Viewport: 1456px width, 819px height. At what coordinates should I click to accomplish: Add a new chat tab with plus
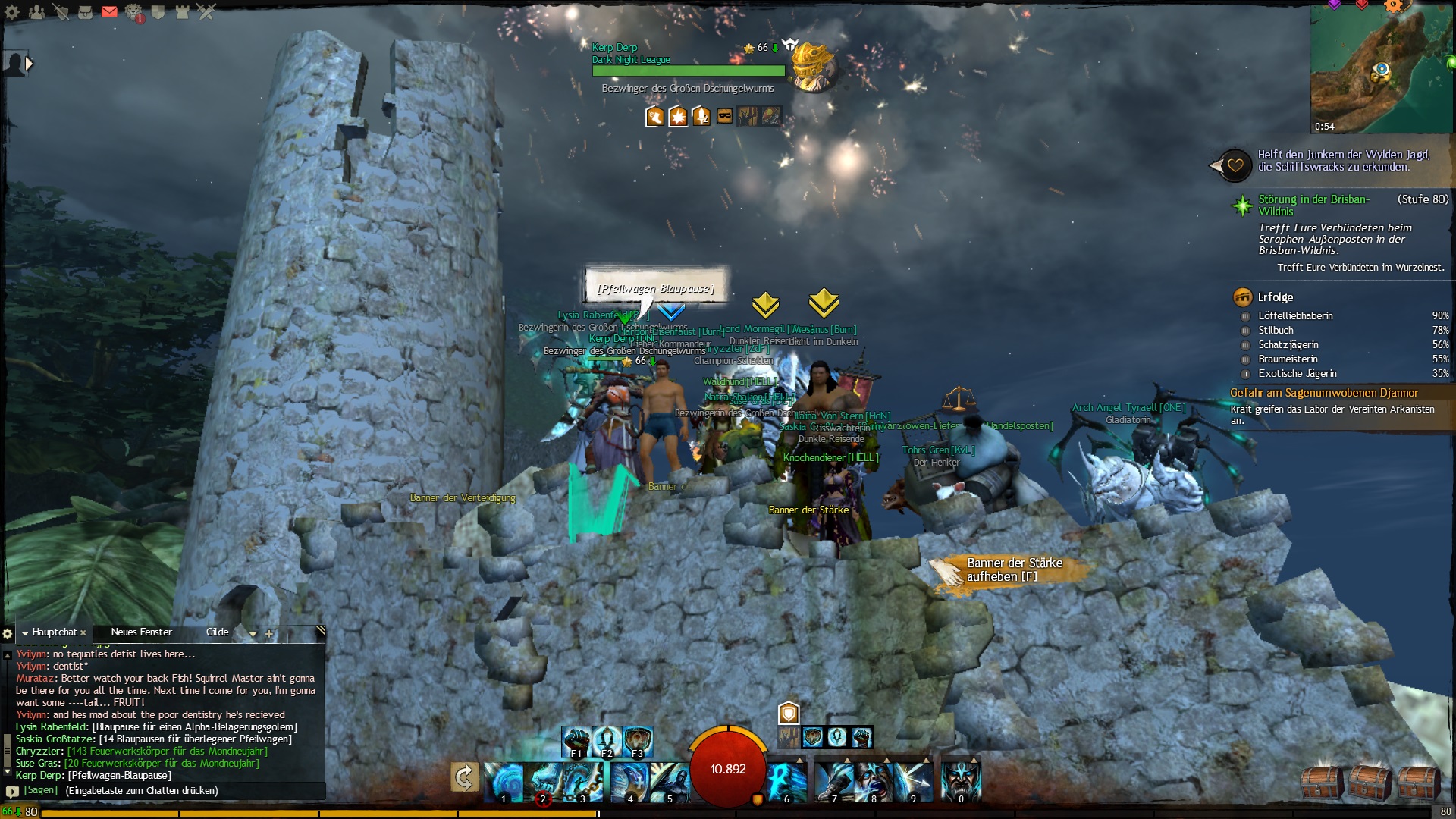pos(269,634)
